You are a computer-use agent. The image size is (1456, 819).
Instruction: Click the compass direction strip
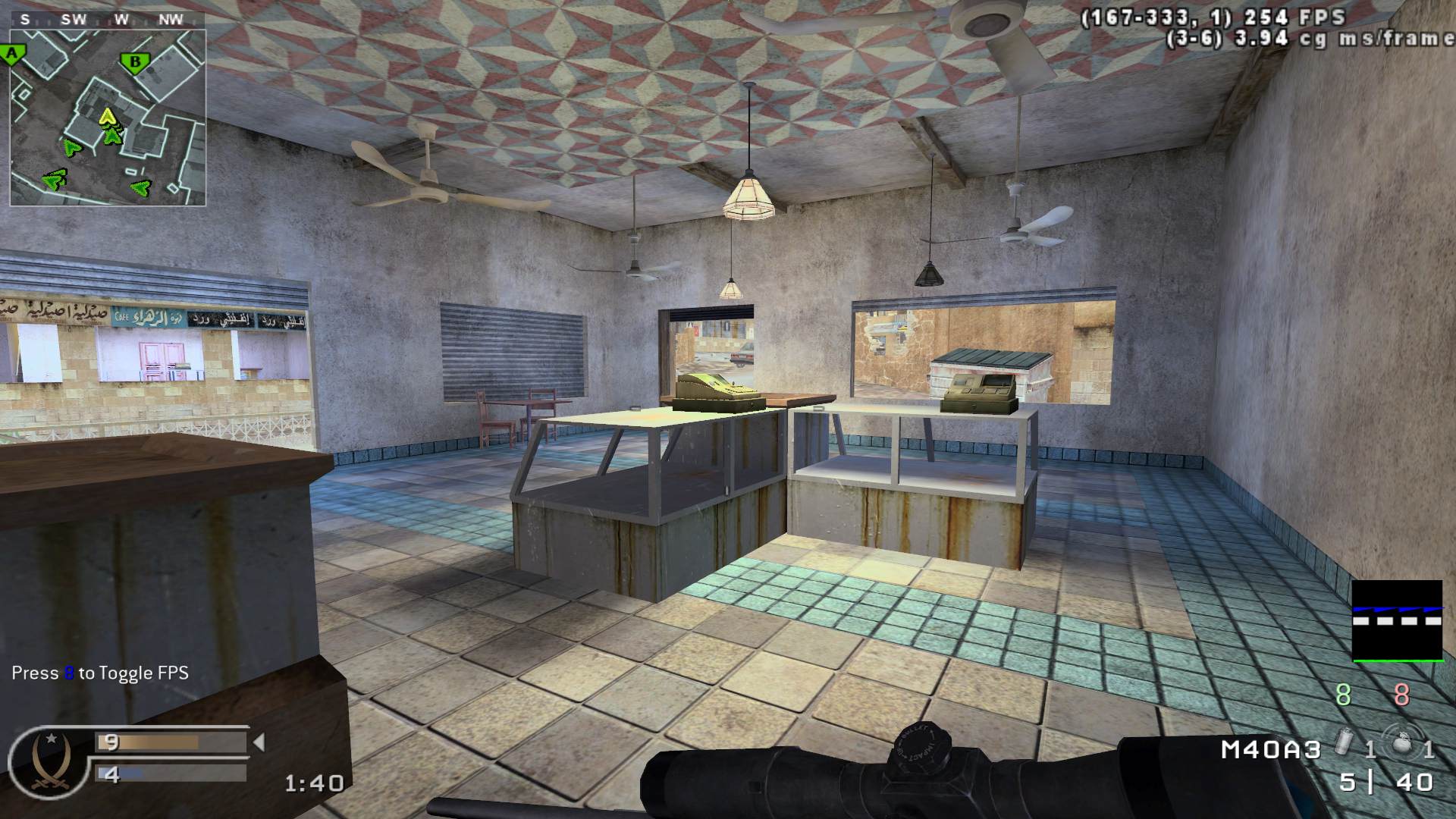(x=108, y=20)
